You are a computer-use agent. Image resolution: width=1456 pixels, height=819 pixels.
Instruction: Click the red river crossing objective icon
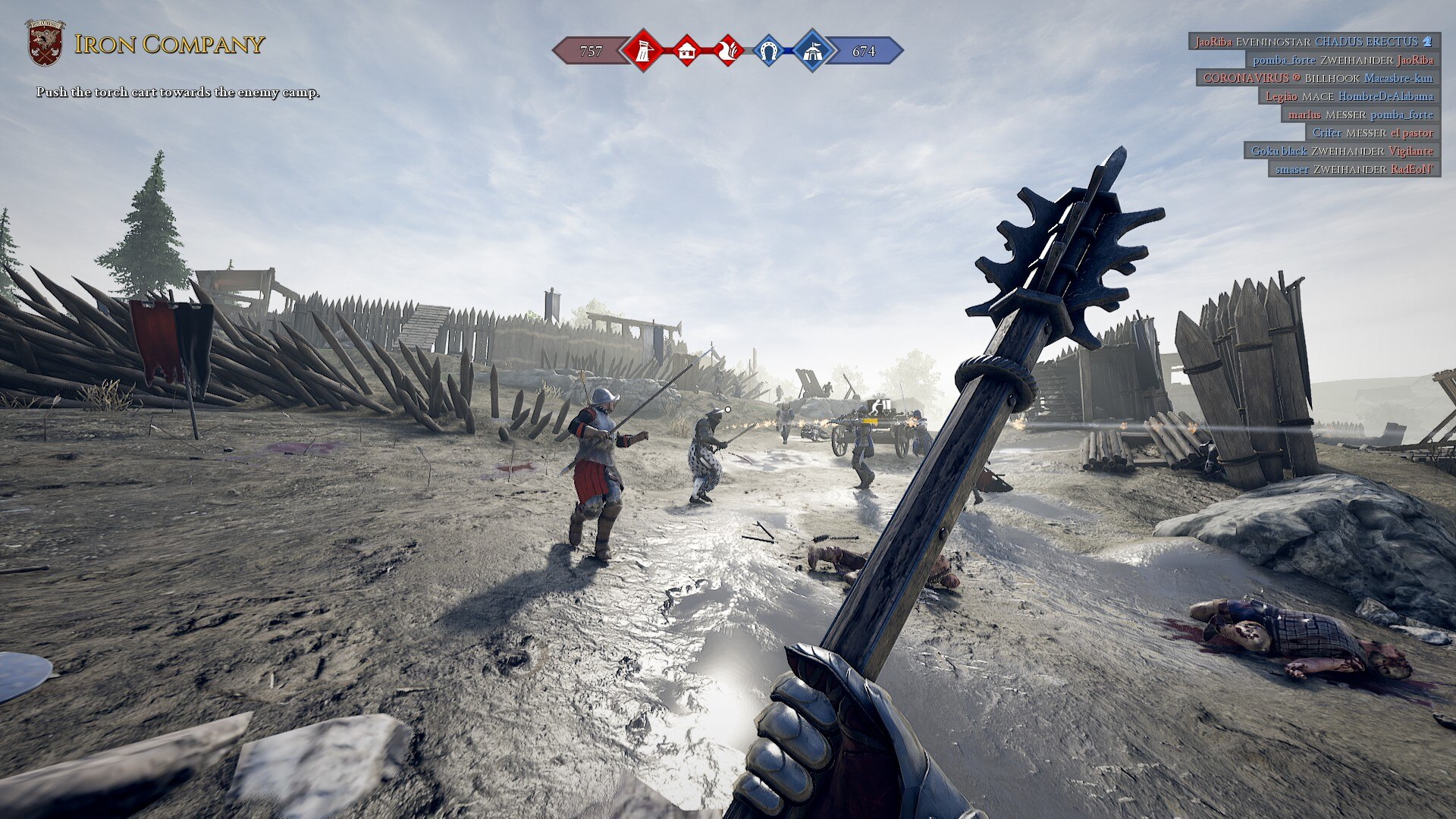coord(727,51)
